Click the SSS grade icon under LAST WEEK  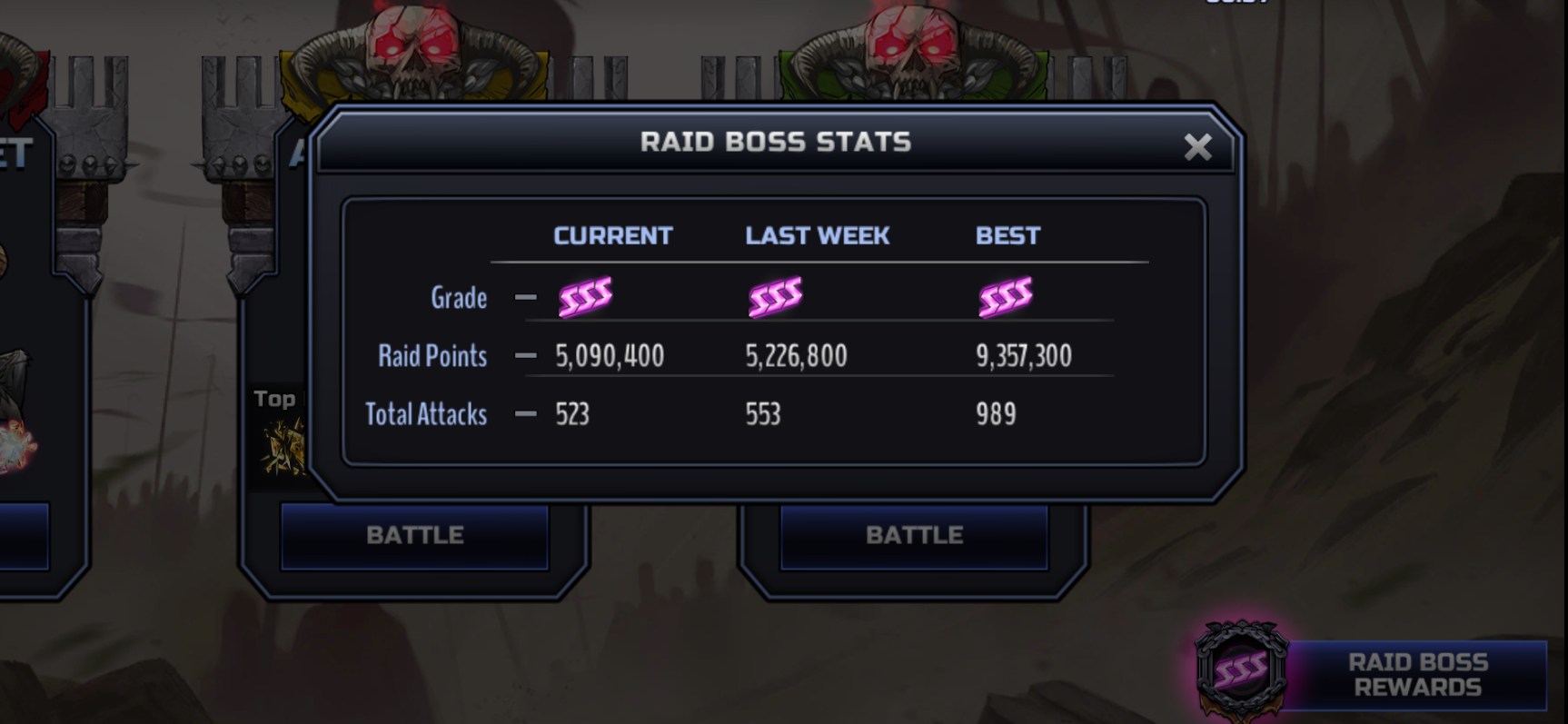click(x=777, y=295)
